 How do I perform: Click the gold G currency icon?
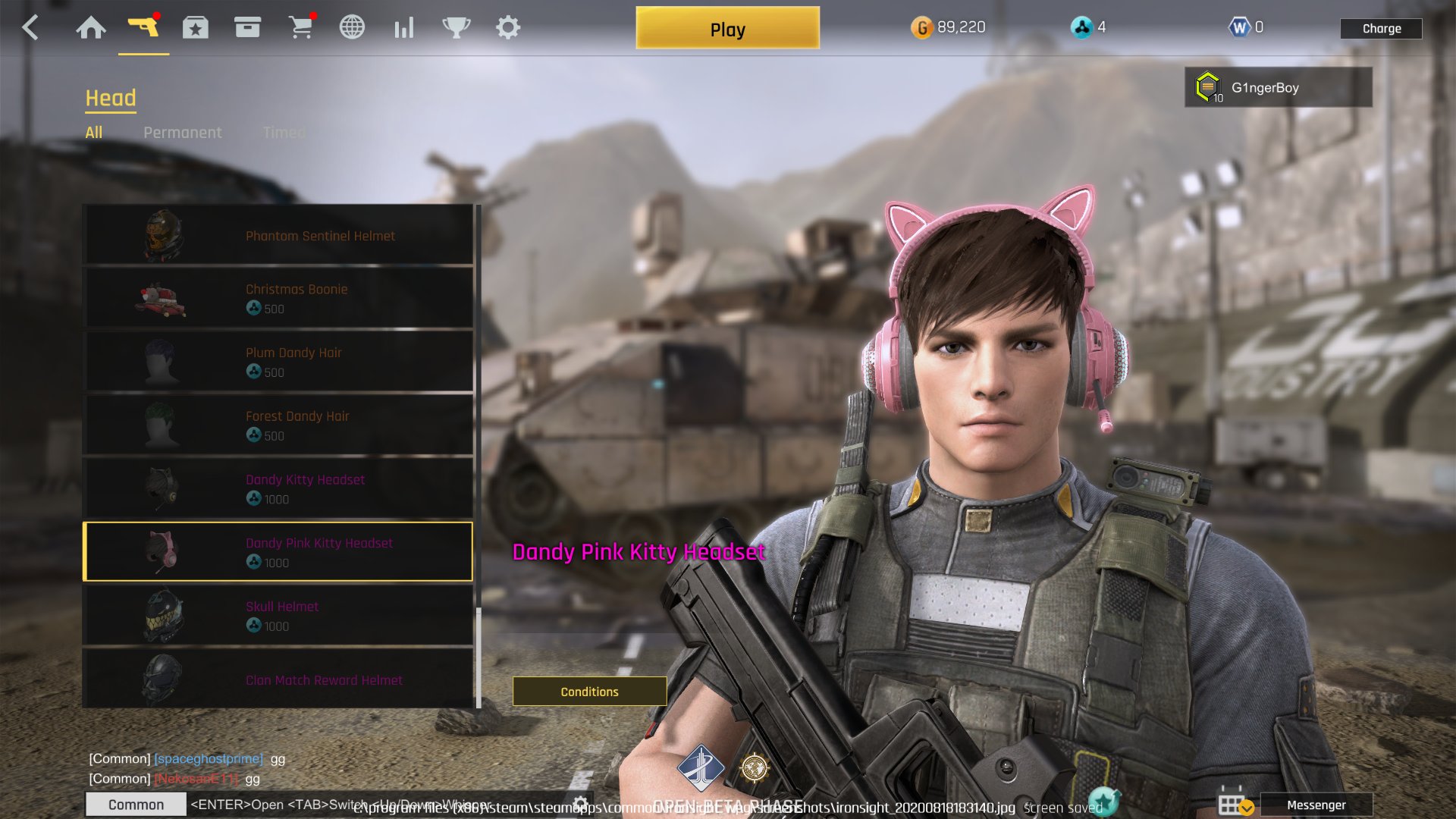coord(924,27)
